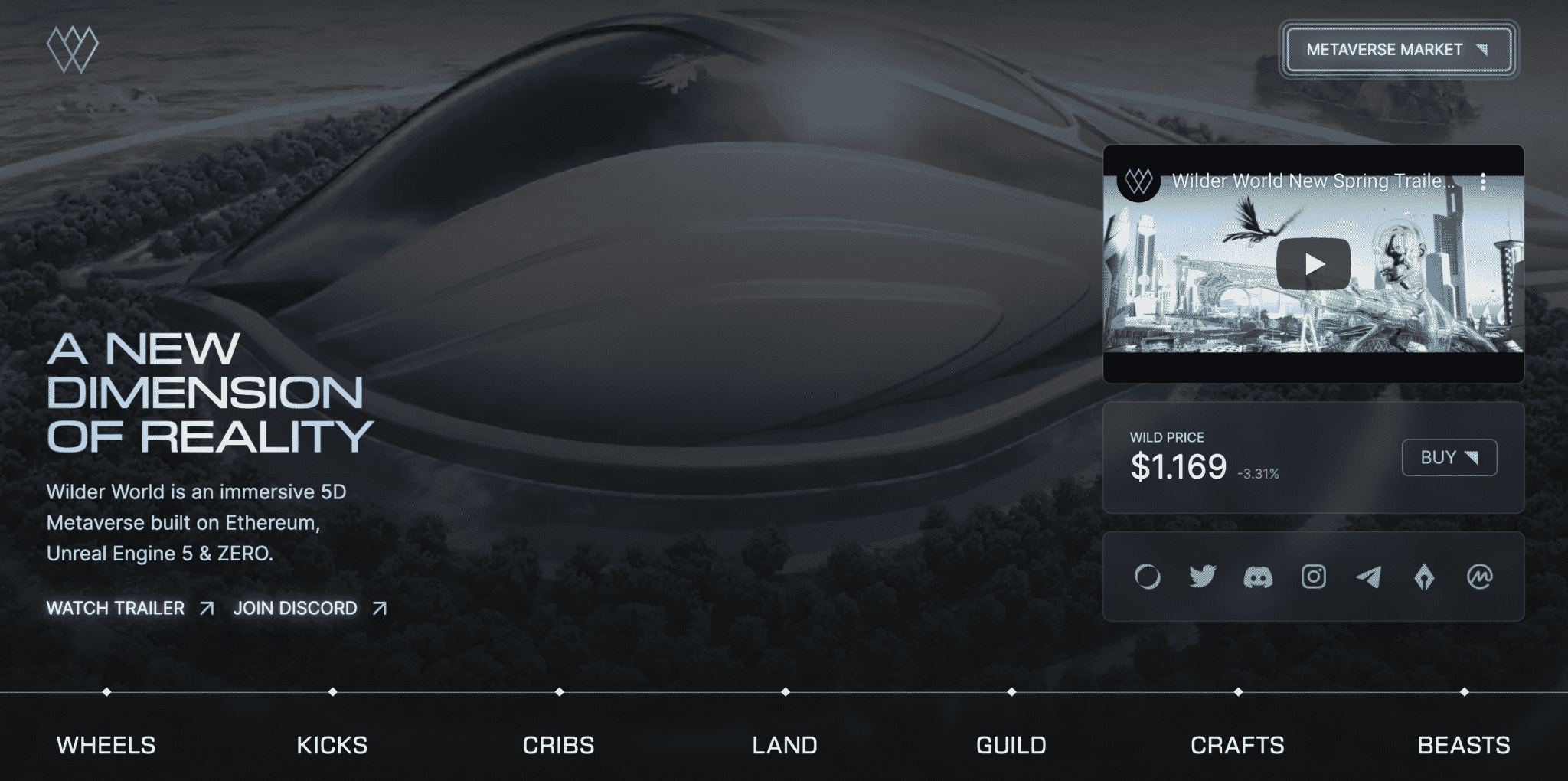Open the BUY dropdown next to WILD price
Viewport: 1568px width, 781px height.
click(1449, 457)
